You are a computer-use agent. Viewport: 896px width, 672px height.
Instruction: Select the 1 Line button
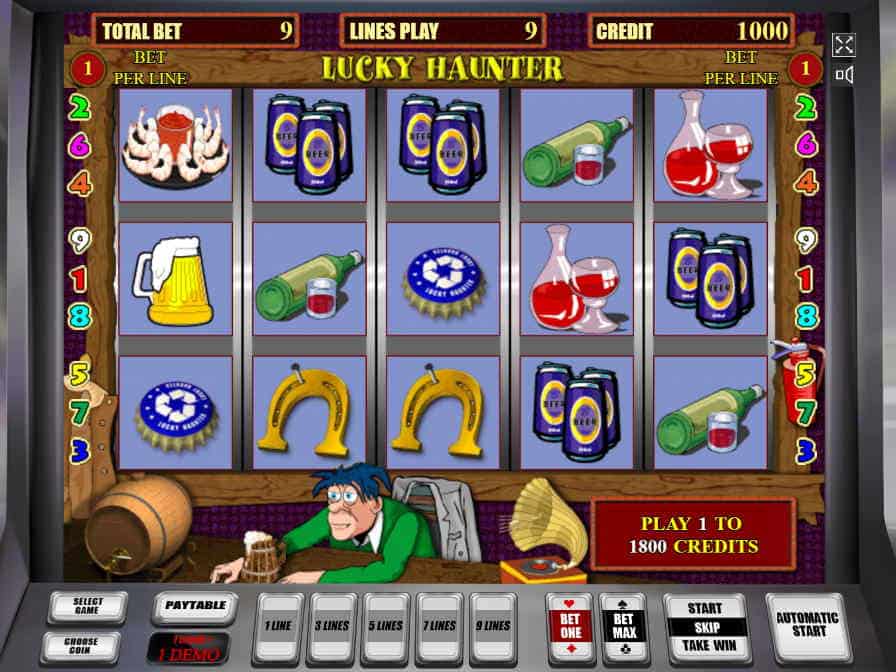point(278,627)
